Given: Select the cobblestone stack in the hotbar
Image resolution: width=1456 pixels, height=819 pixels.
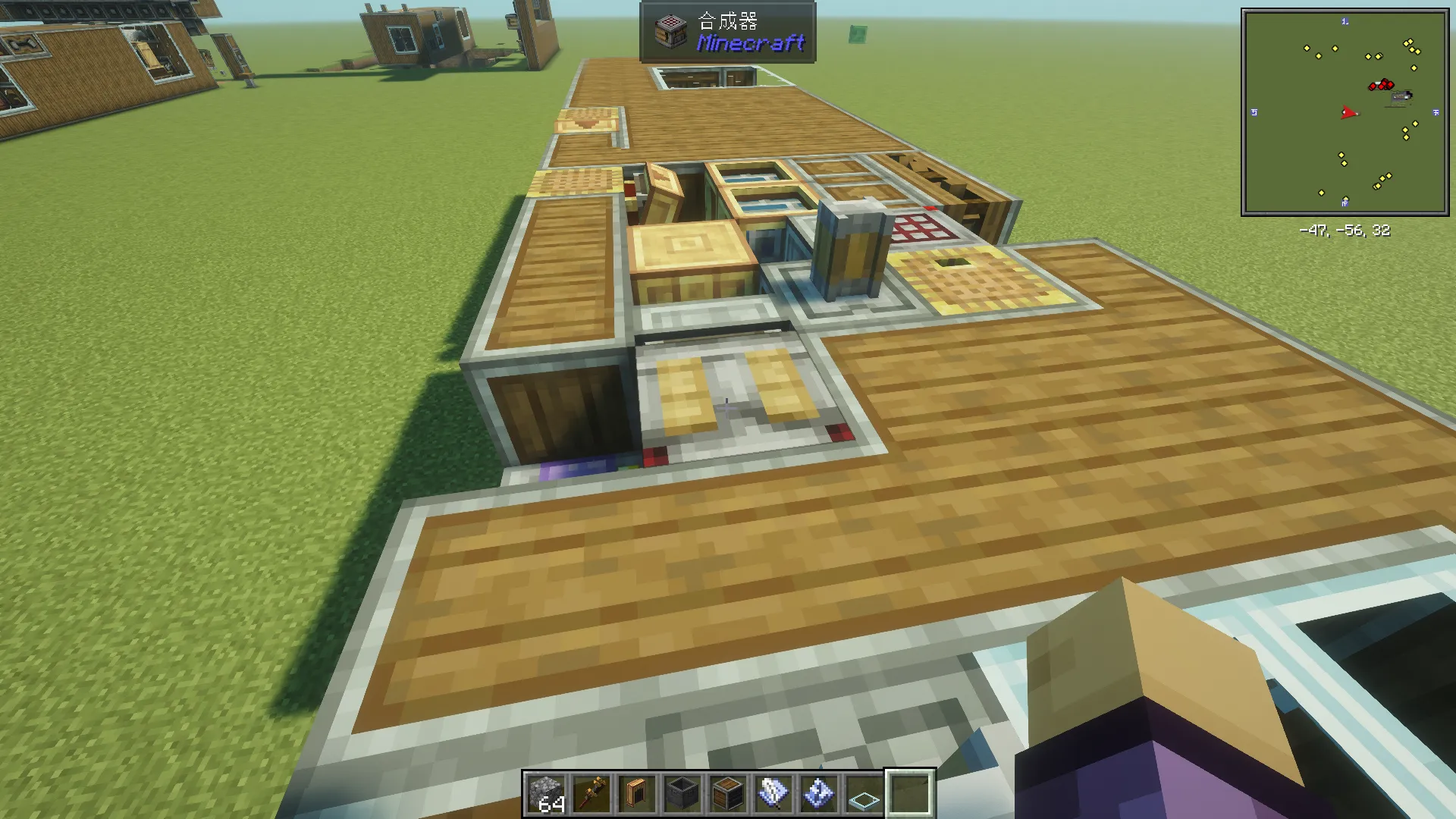Looking at the screenshot, I should tap(546, 794).
